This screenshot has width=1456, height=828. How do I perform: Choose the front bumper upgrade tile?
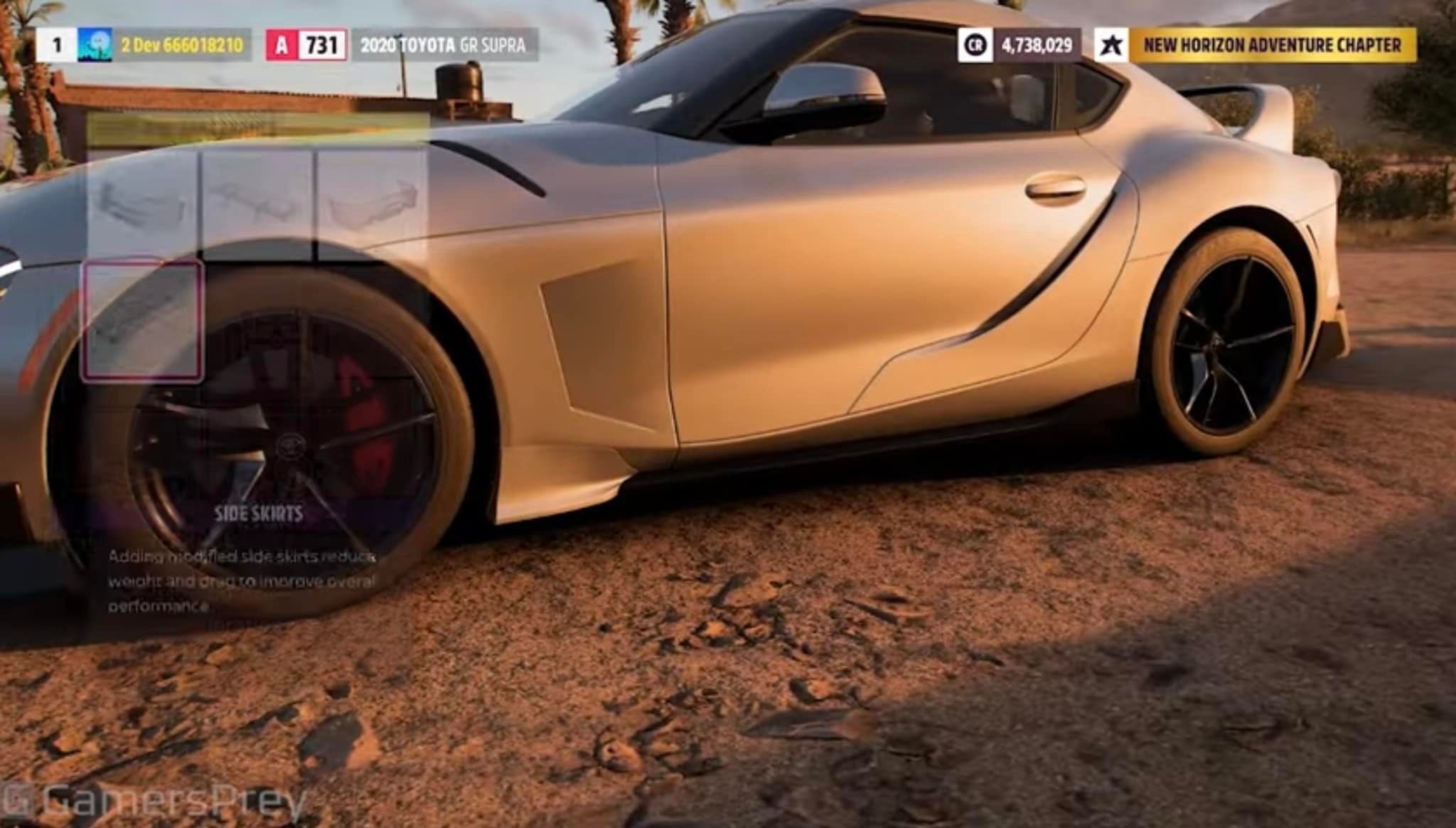(x=142, y=201)
